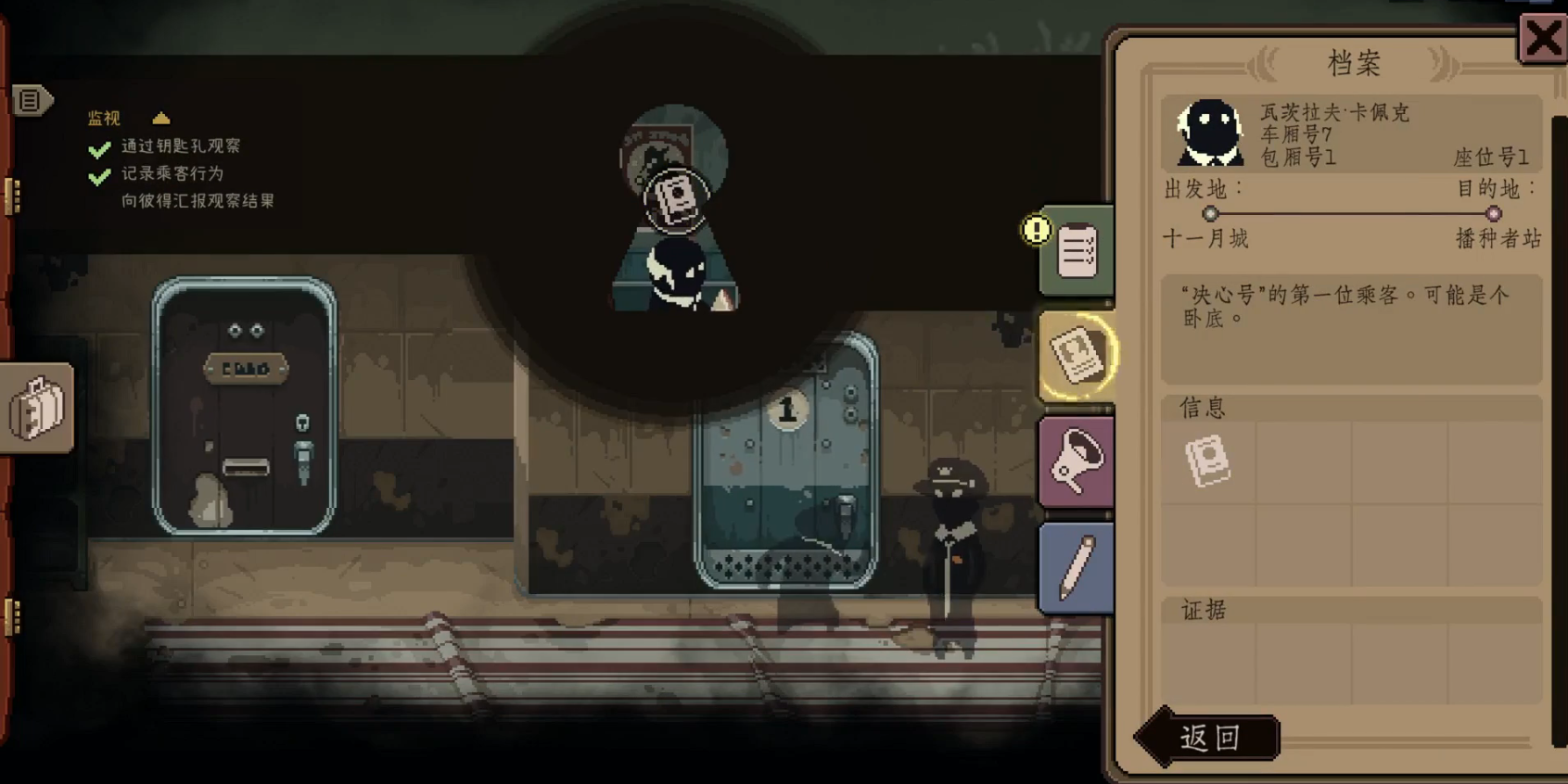Close the 档案 dossier panel

pyautogui.click(x=1542, y=39)
